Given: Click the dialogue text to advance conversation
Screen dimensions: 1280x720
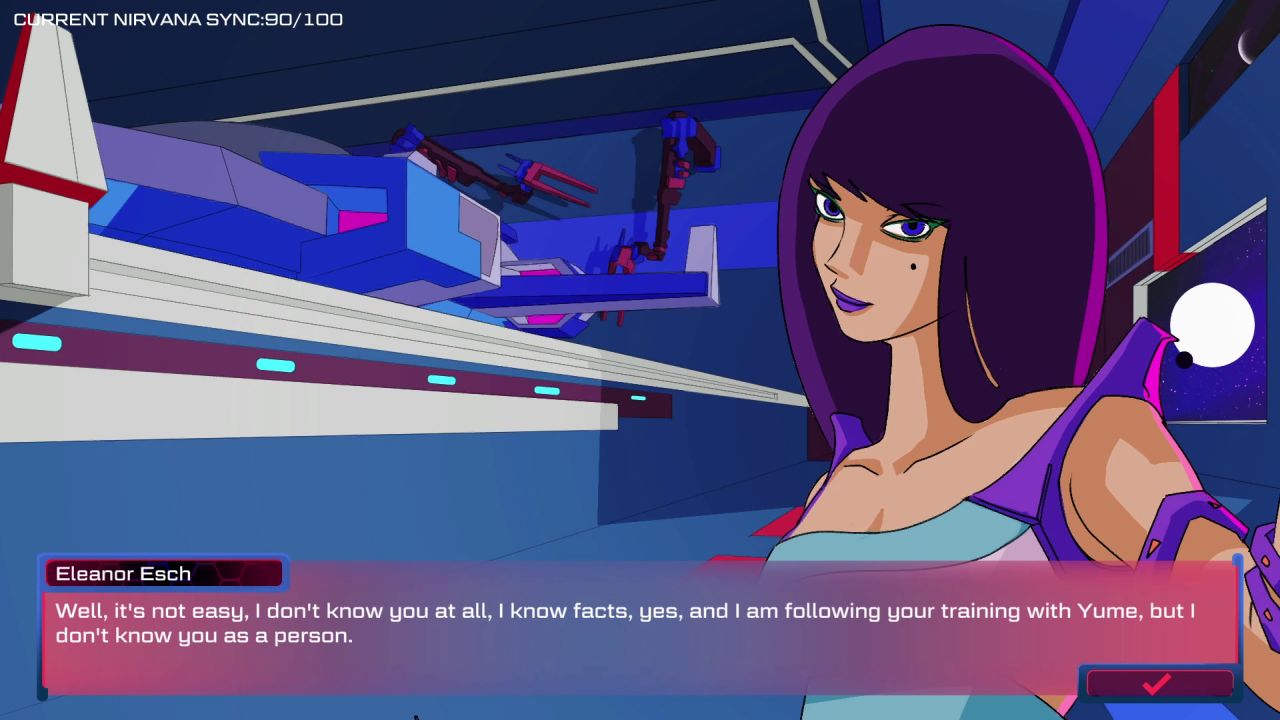Looking at the screenshot, I should 620,622.
